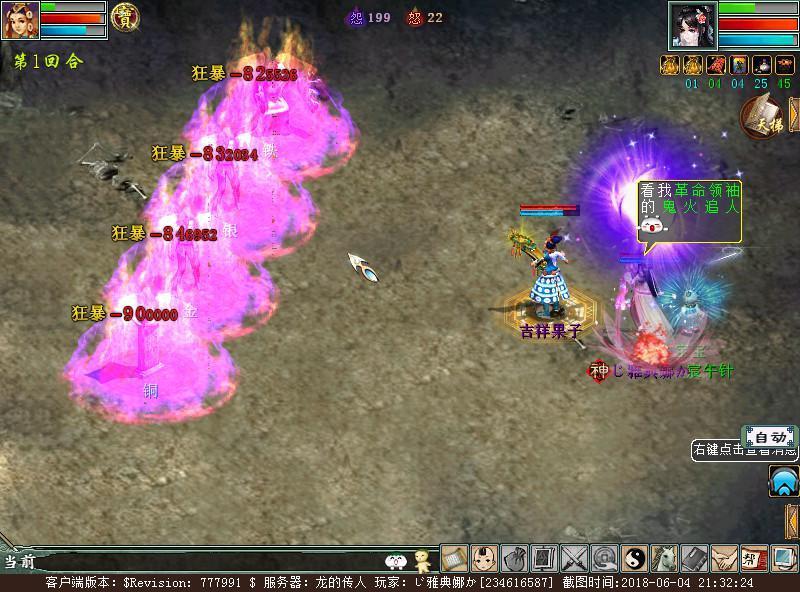Open the scroll icon in the bottom toolbar
This screenshot has width=800, height=592.
[454, 558]
